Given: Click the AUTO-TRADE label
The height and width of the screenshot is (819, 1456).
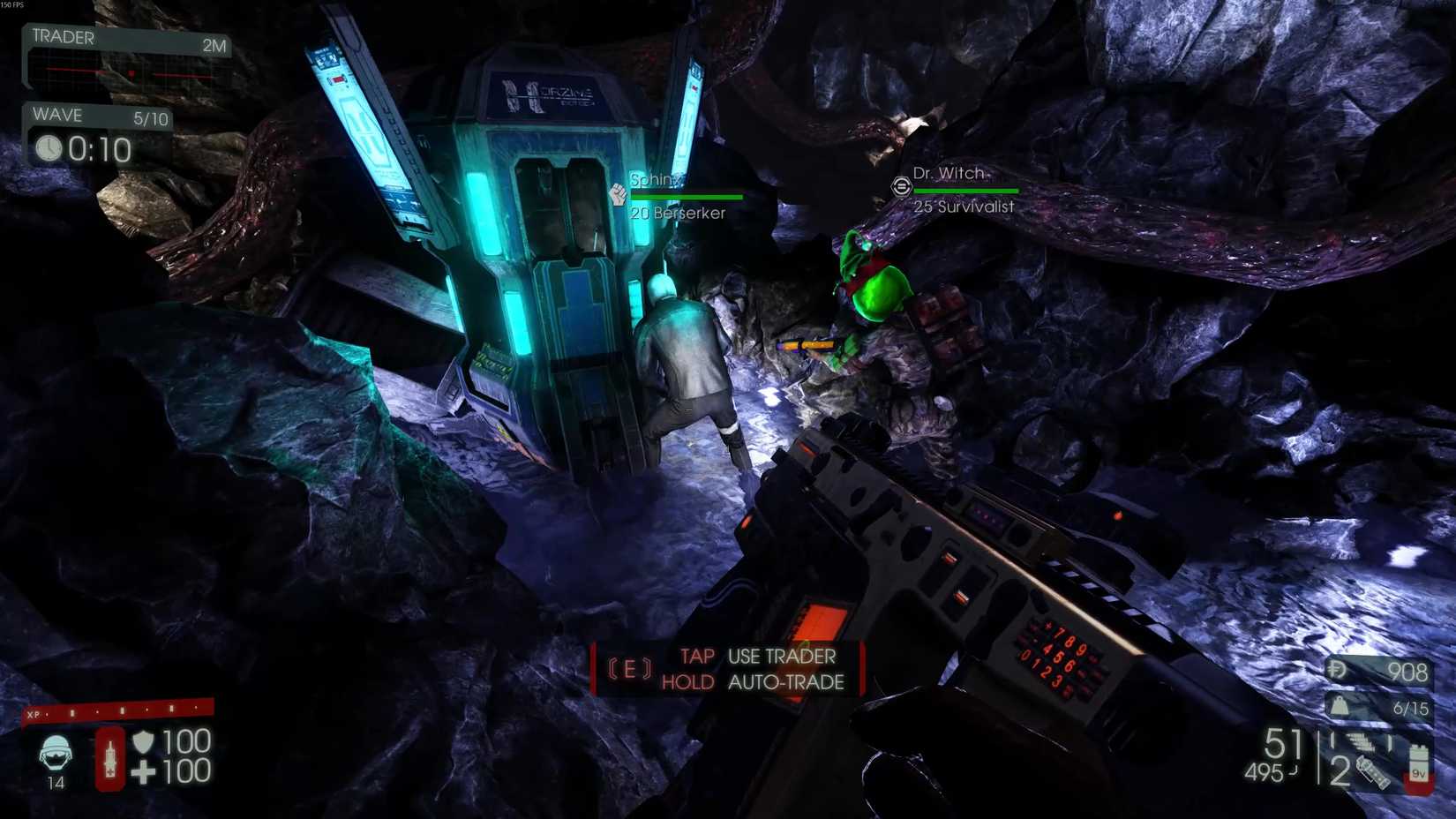Looking at the screenshot, I should coord(786,681).
